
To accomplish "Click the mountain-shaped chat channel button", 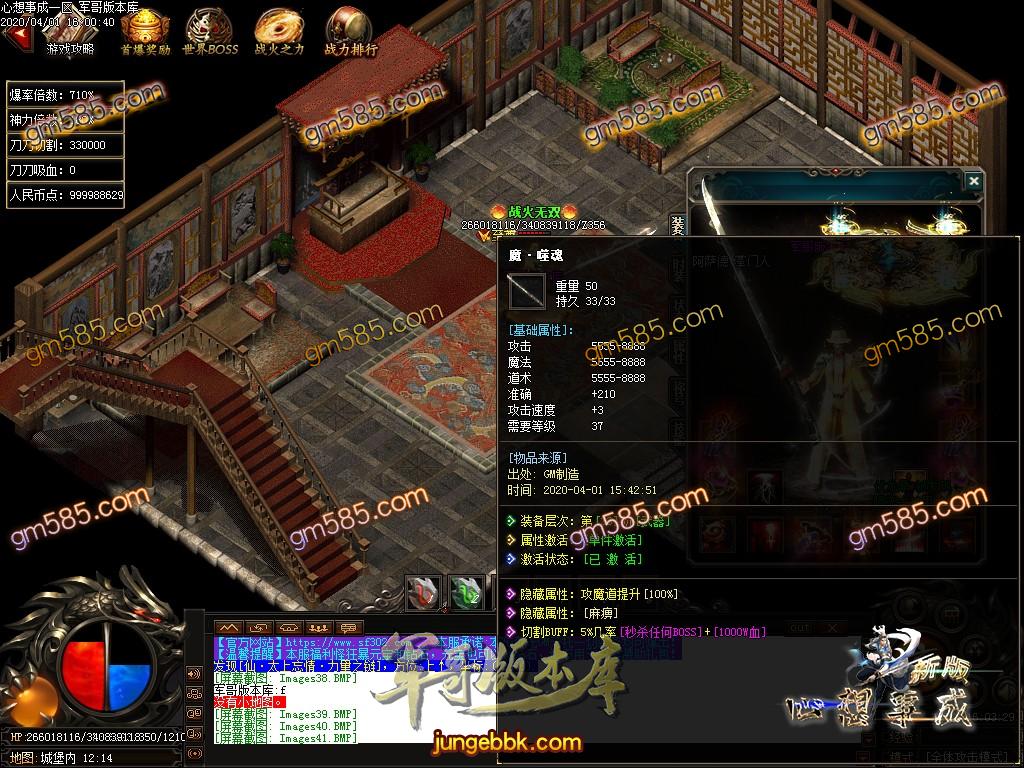I will tap(229, 626).
